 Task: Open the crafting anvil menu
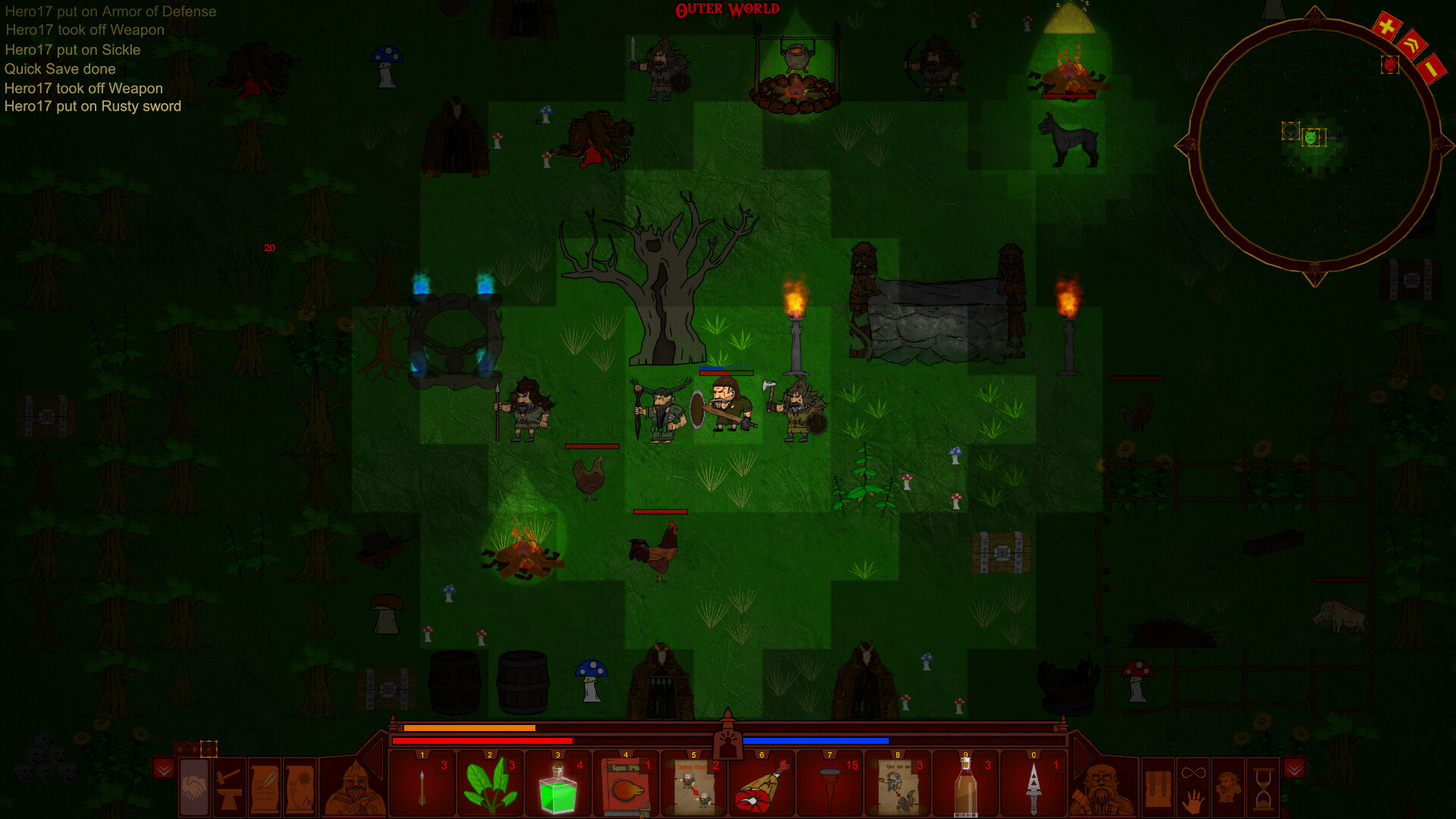(230, 789)
